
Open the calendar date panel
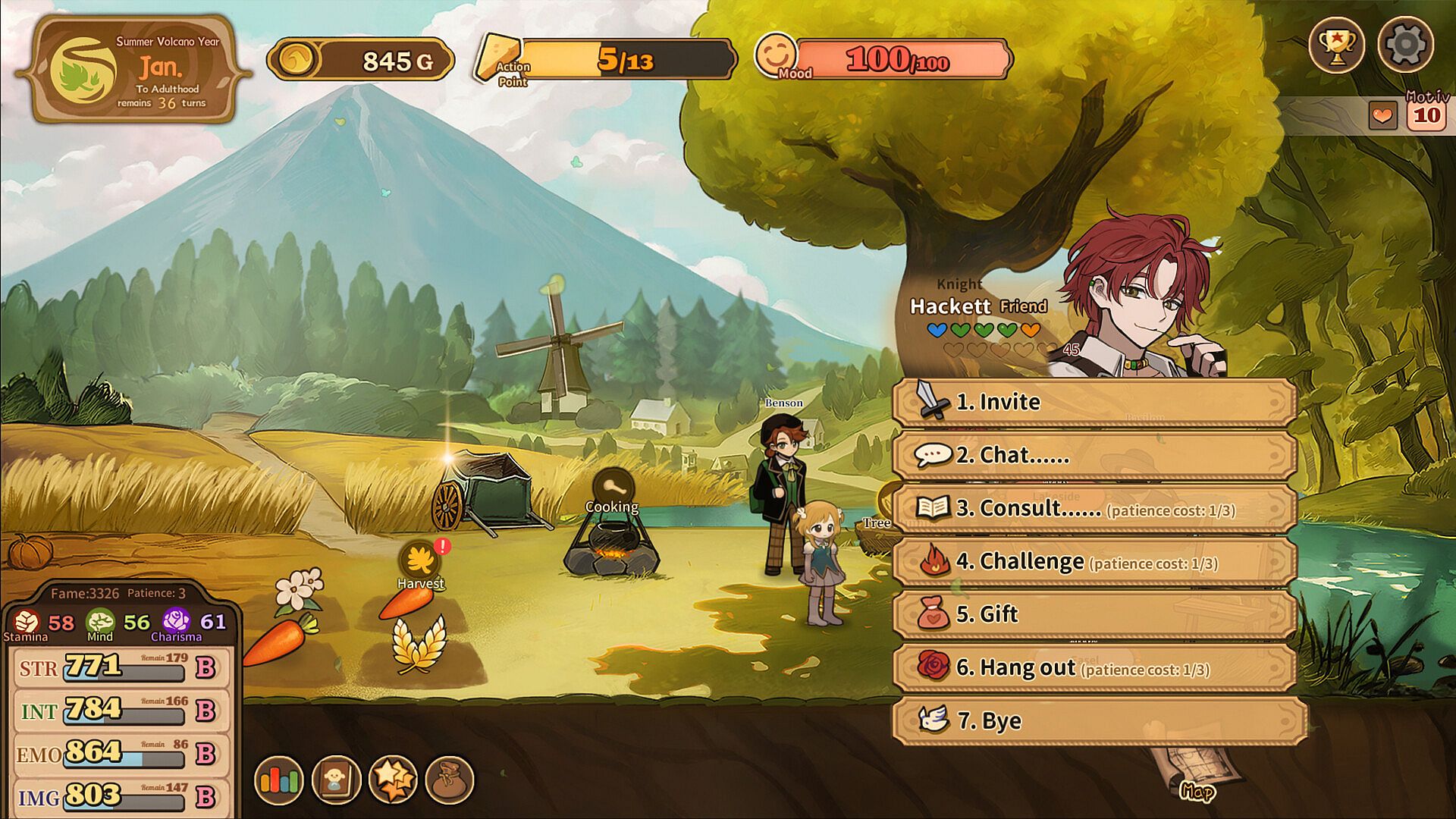(x=133, y=70)
